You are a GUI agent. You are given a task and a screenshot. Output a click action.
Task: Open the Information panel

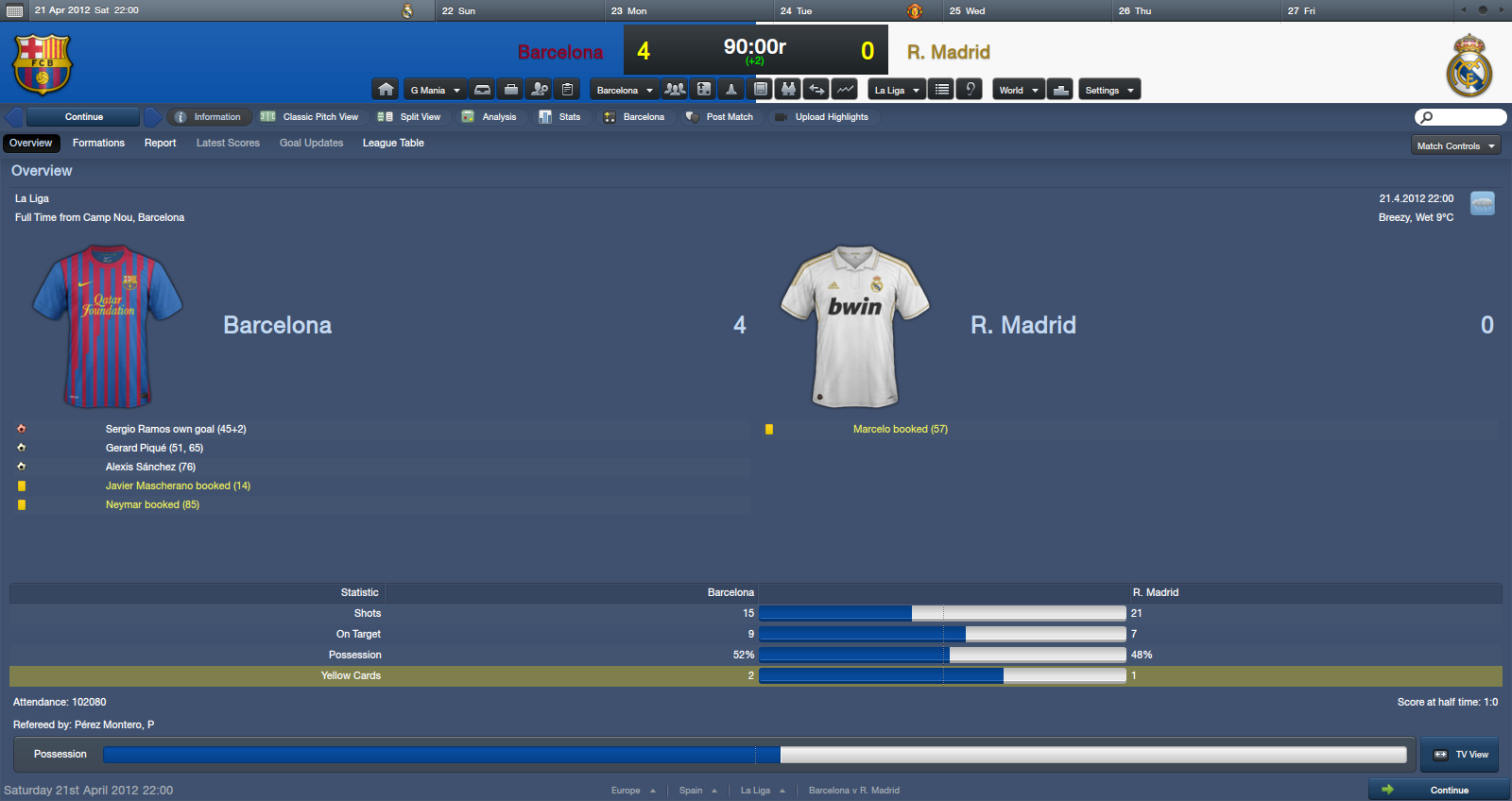click(x=209, y=117)
